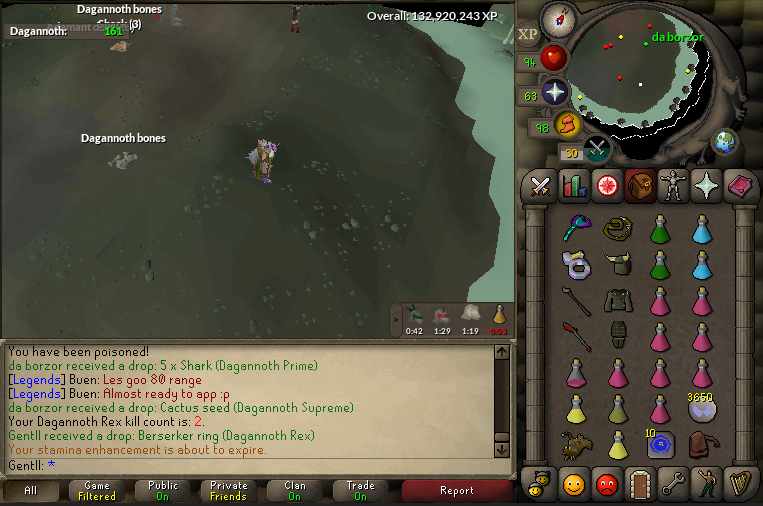The width and height of the screenshot is (763, 506).
Task: Select the blue teleport tablet in inventory
Action: 658,445
